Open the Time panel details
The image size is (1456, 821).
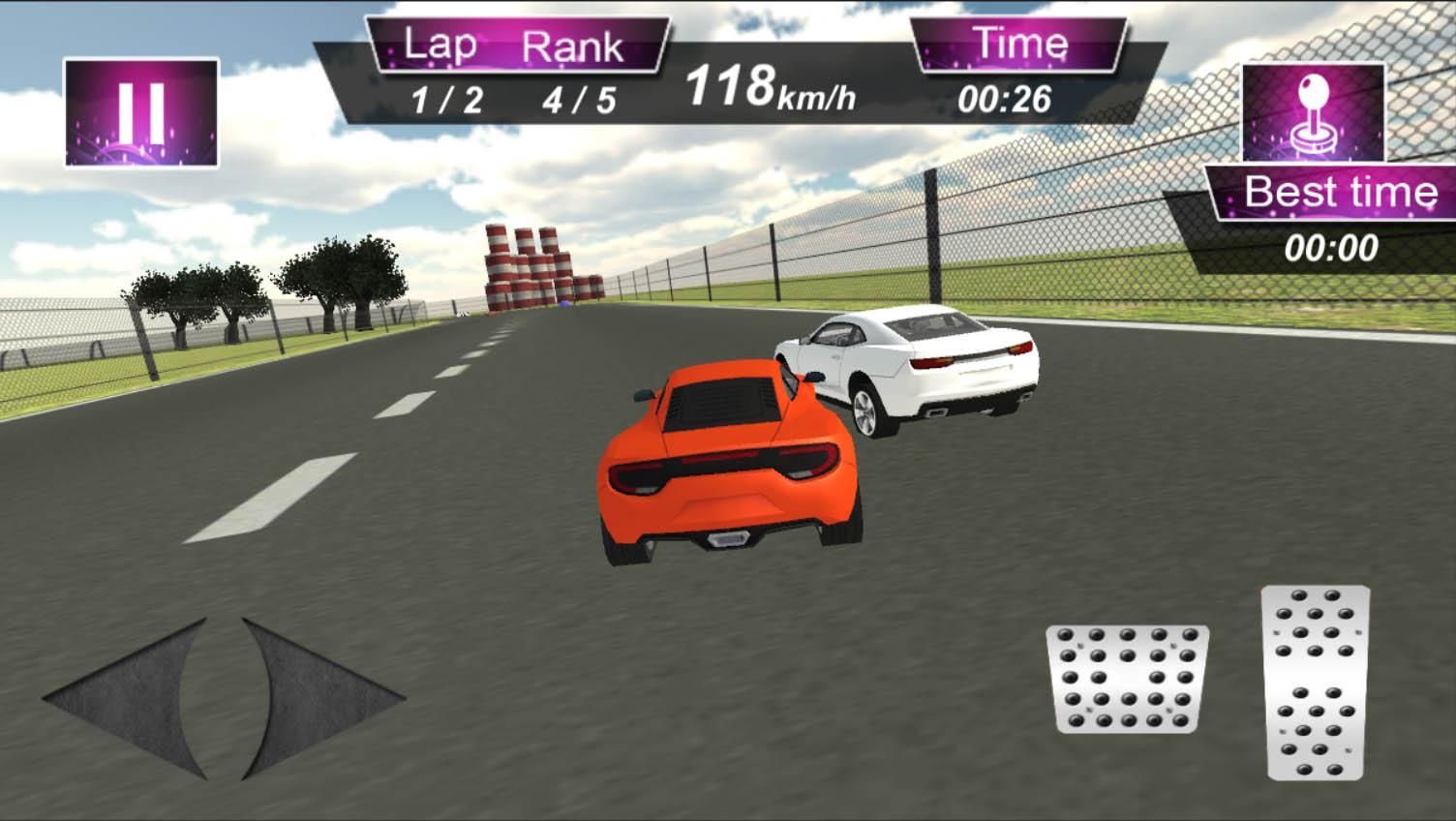(x=1007, y=97)
